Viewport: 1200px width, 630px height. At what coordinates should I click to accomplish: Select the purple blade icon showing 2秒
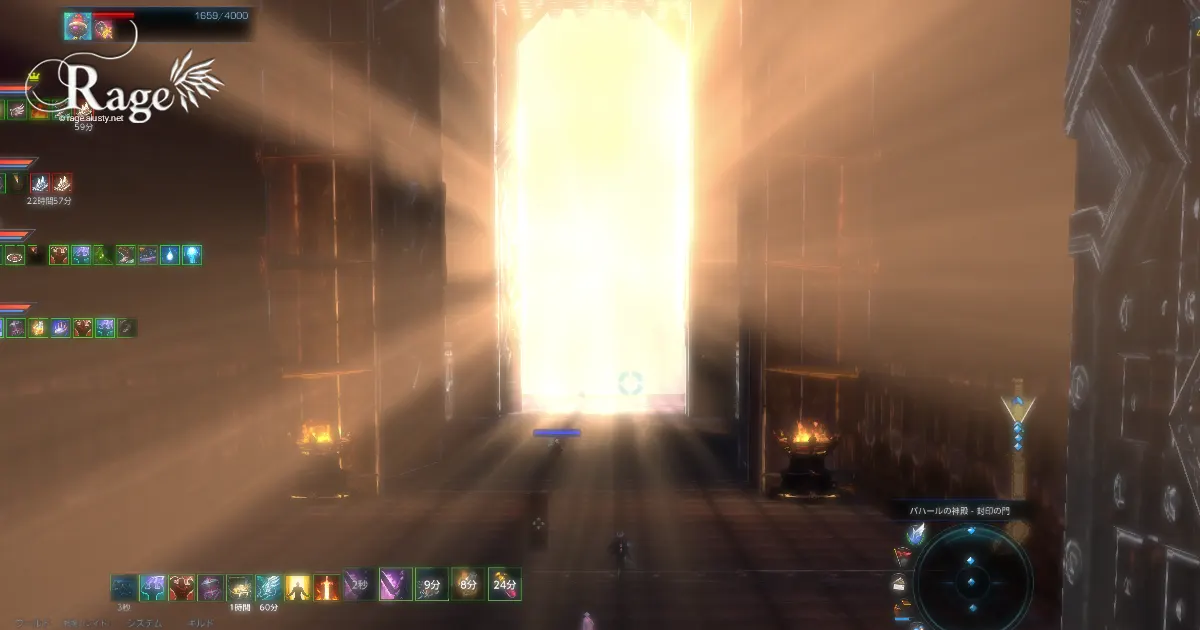click(x=359, y=584)
